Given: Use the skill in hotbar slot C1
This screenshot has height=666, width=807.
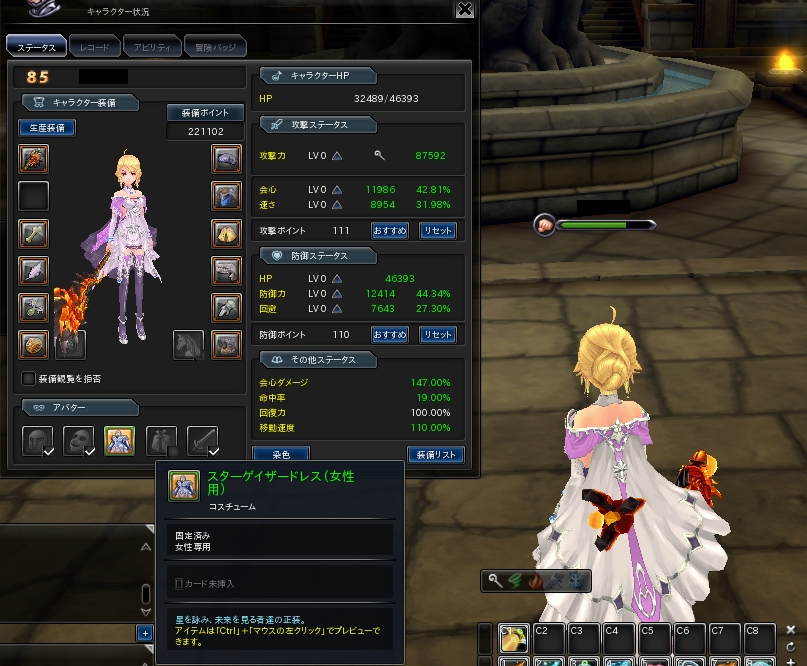Looking at the screenshot, I should tap(513, 639).
